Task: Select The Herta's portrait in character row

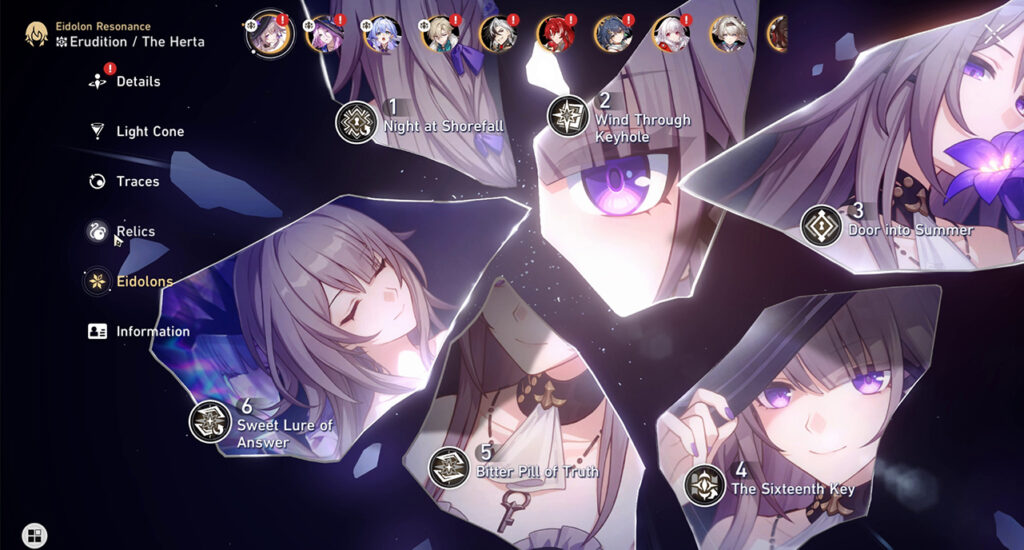Action: tap(268, 34)
